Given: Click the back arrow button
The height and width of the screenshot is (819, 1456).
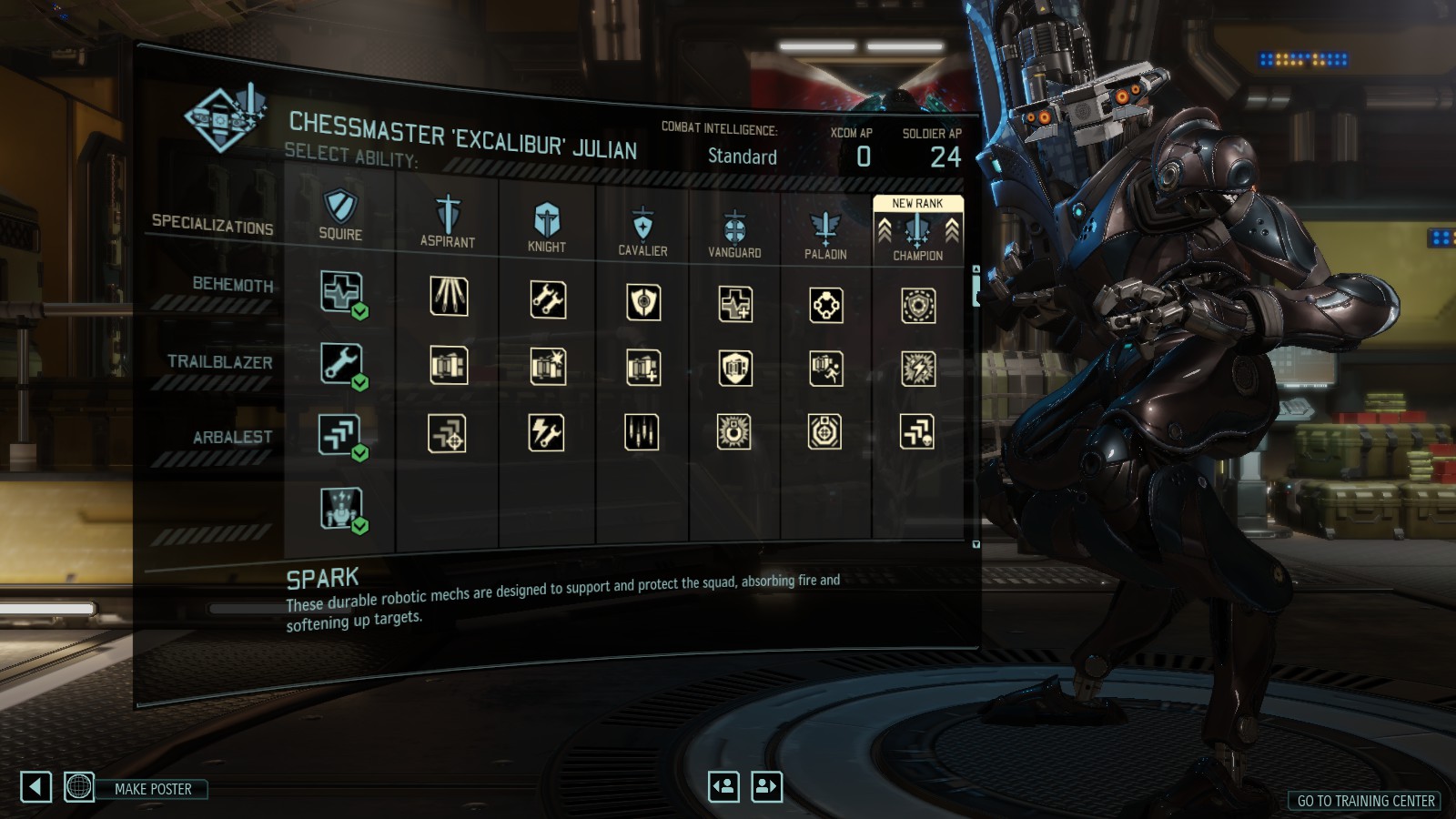Looking at the screenshot, I should click(x=36, y=787).
